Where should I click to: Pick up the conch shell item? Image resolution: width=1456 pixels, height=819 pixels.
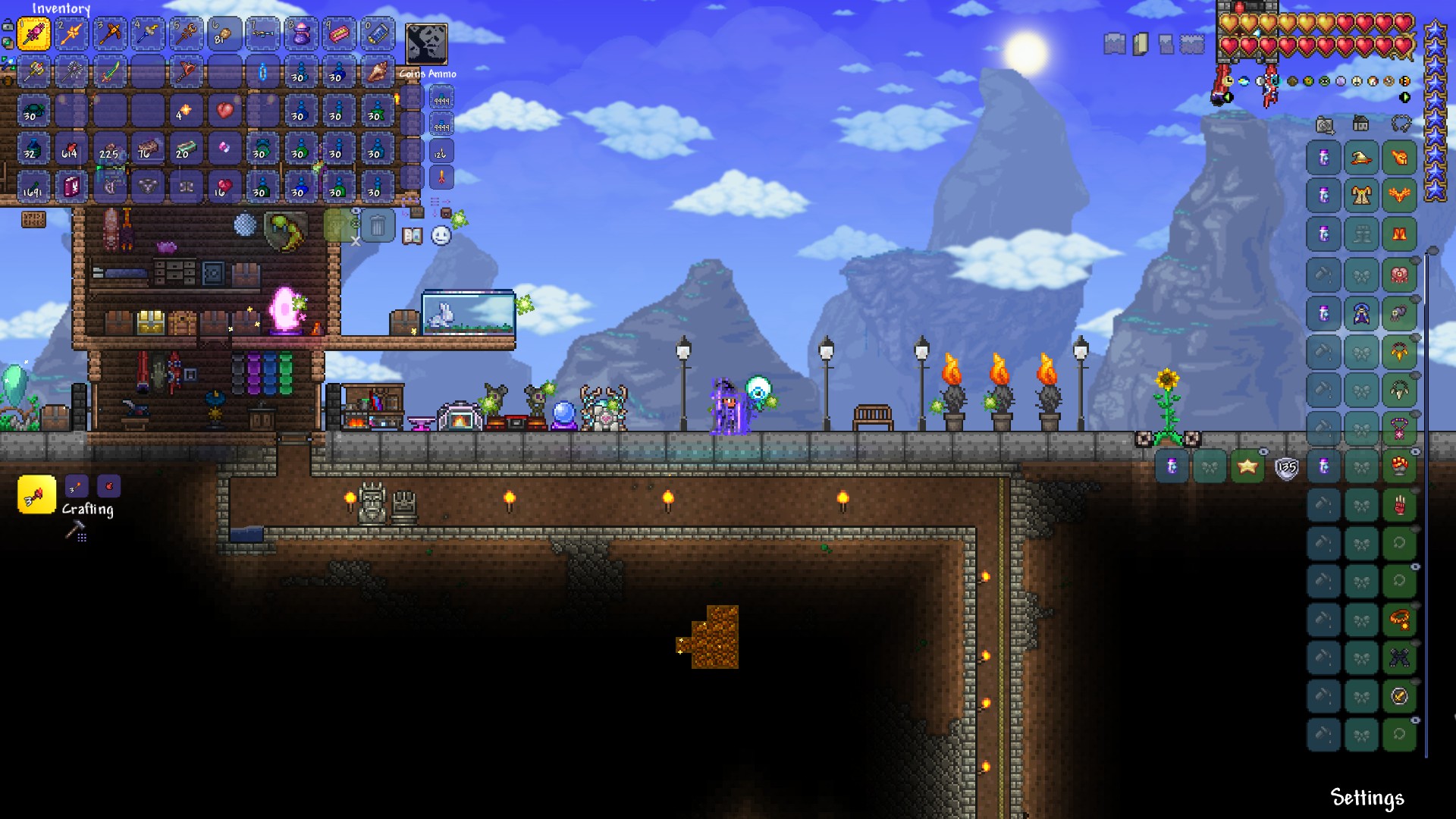pyautogui.click(x=377, y=72)
